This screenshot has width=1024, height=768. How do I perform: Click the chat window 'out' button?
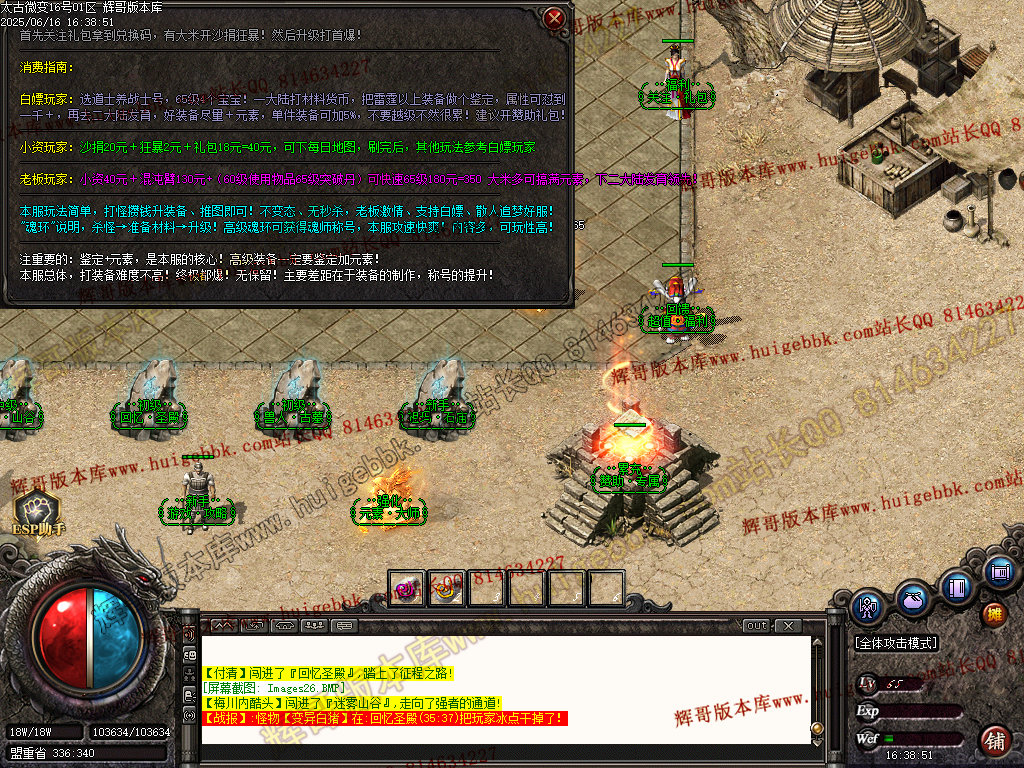tap(757, 626)
